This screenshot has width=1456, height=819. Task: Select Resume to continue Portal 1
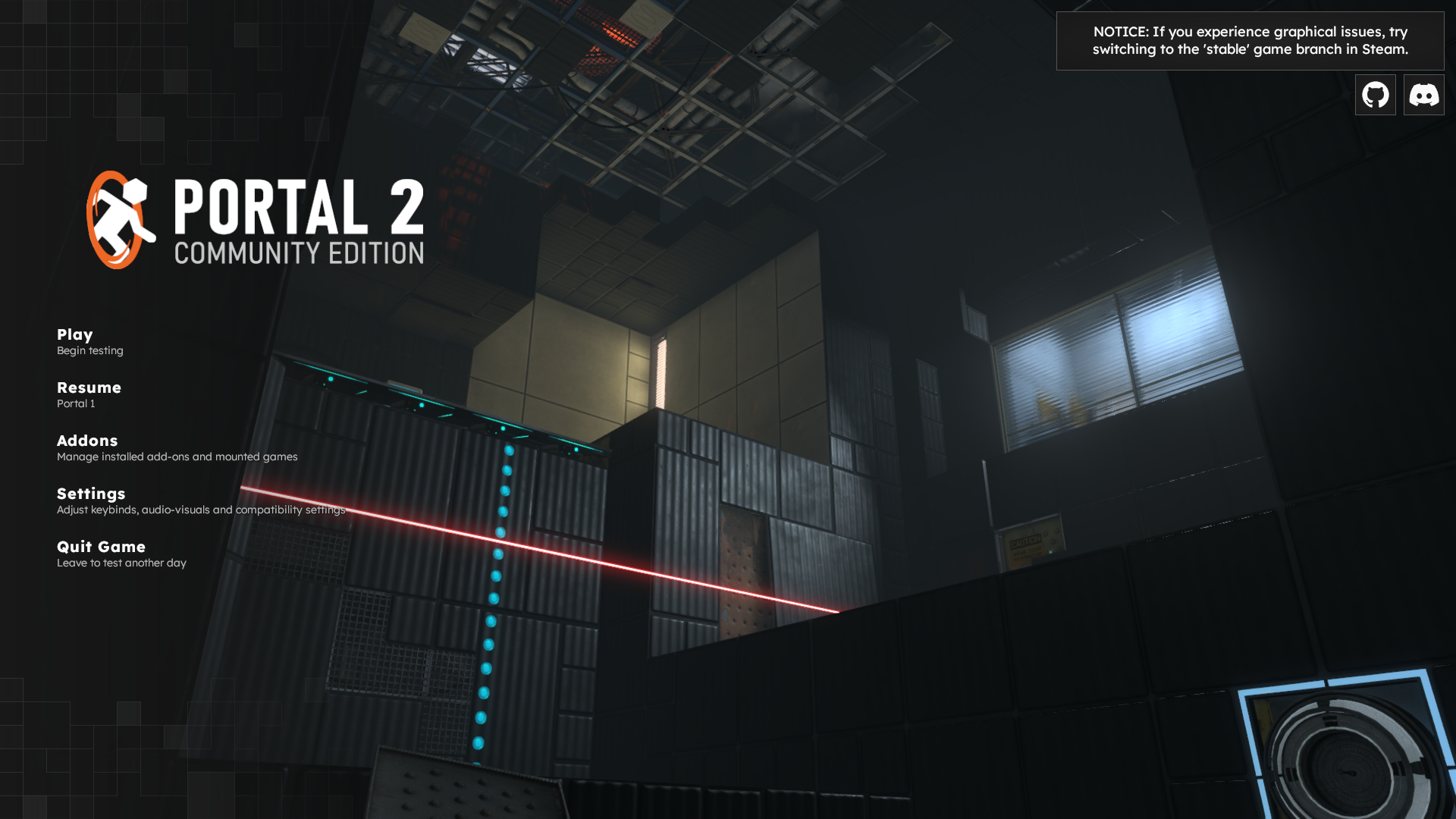coord(89,388)
